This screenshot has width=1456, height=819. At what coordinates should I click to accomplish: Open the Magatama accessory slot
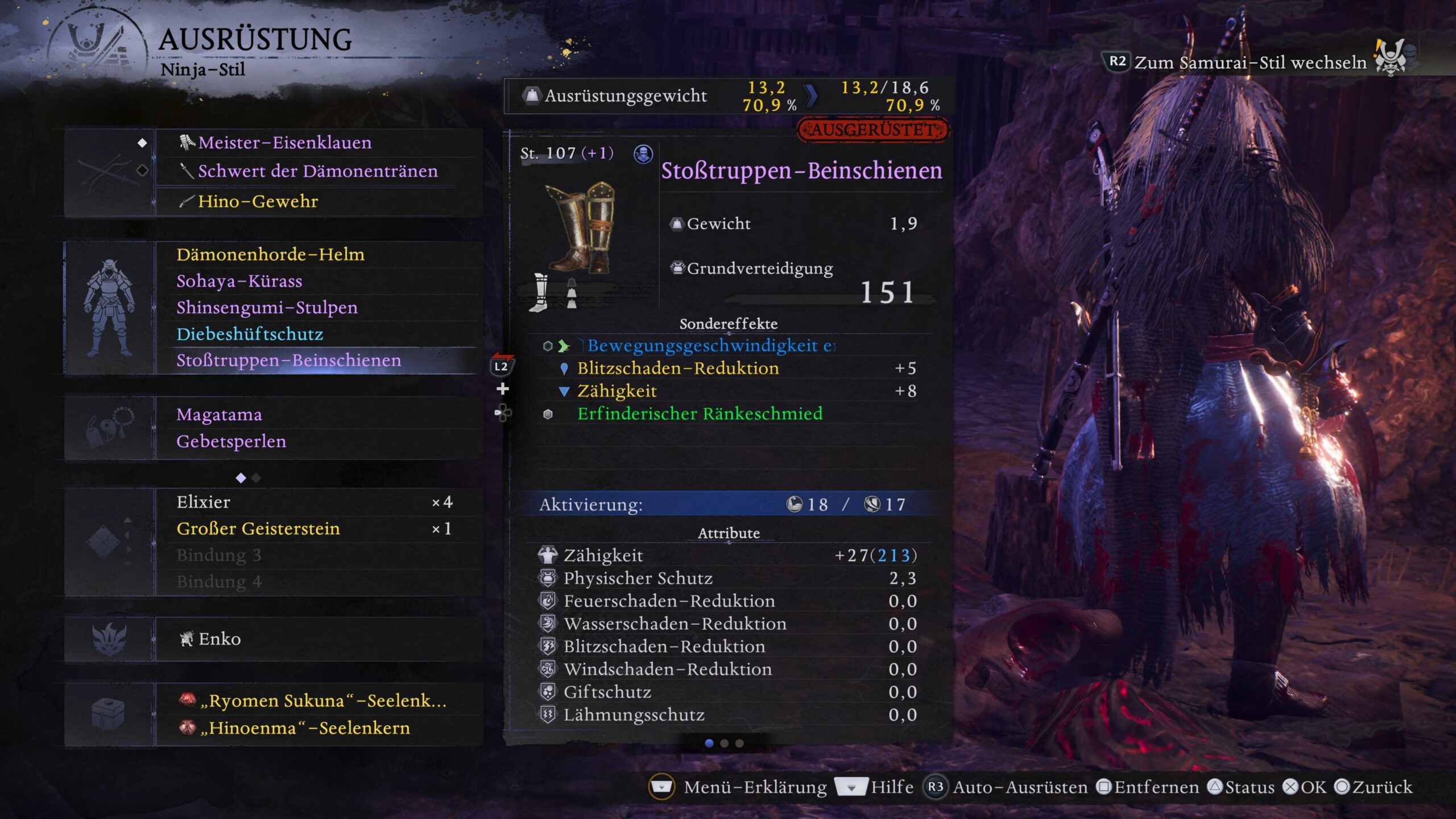point(219,415)
